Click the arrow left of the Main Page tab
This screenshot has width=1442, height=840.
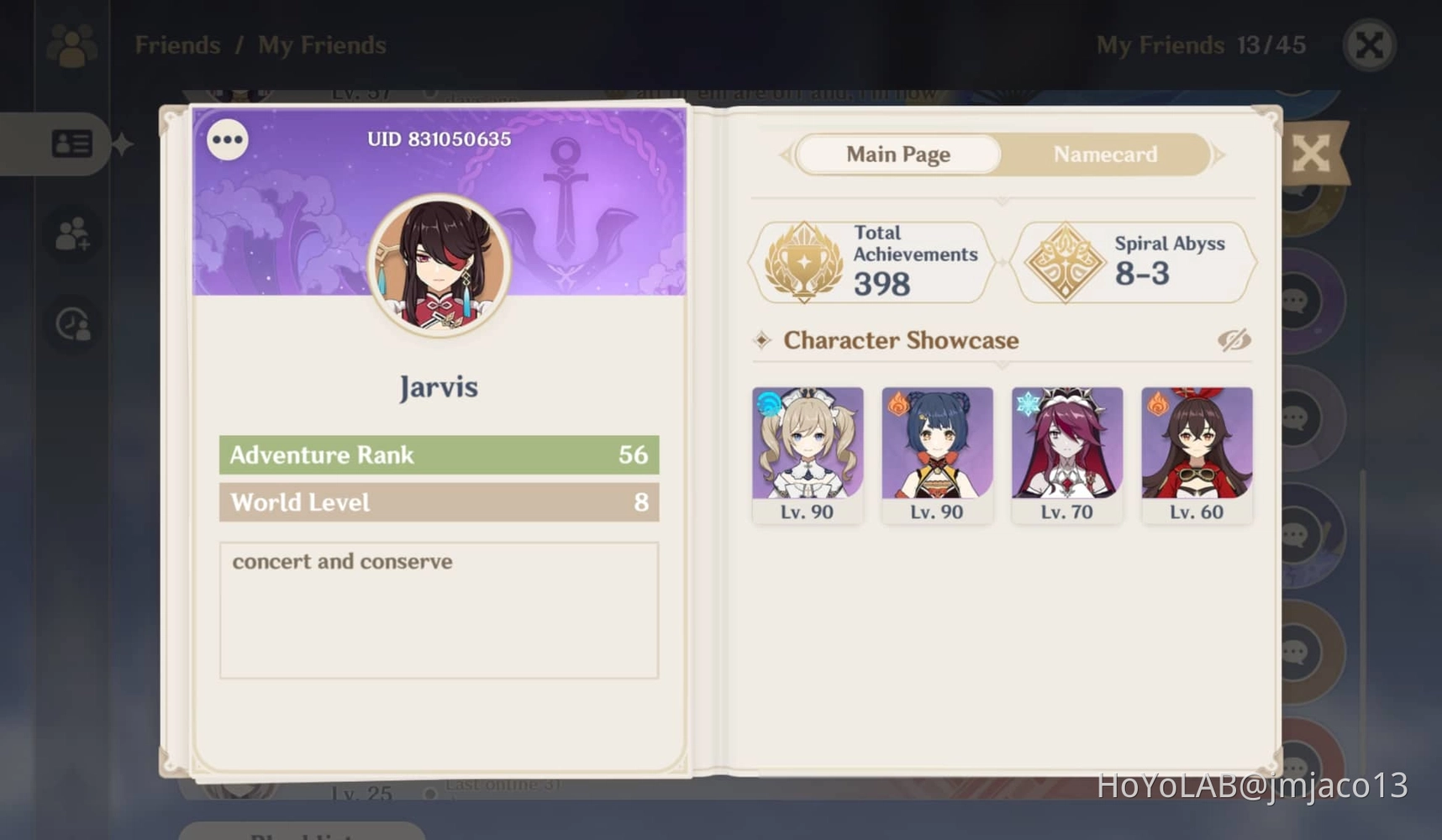tap(787, 155)
